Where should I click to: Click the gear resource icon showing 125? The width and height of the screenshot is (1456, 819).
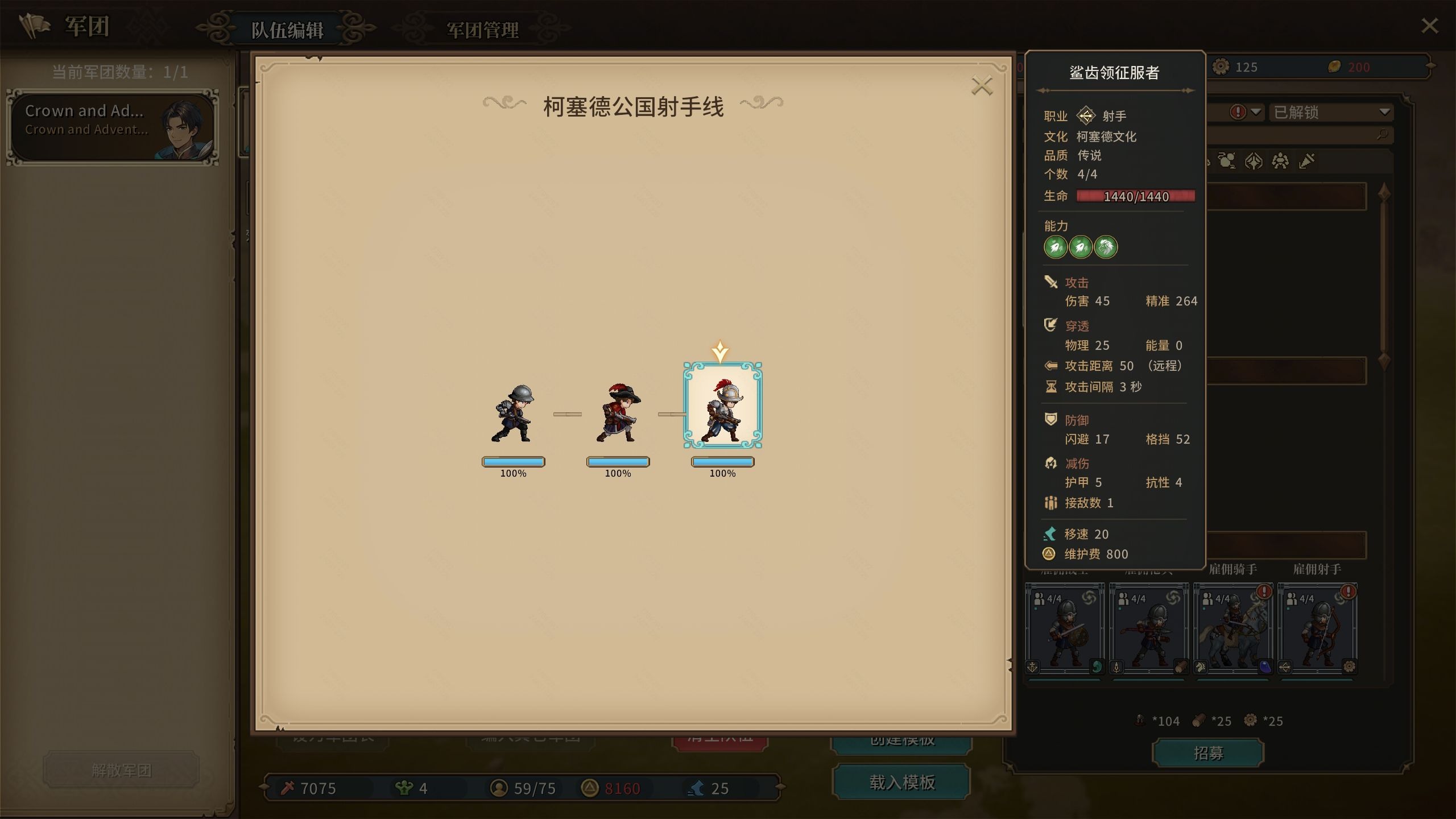(1221, 67)
